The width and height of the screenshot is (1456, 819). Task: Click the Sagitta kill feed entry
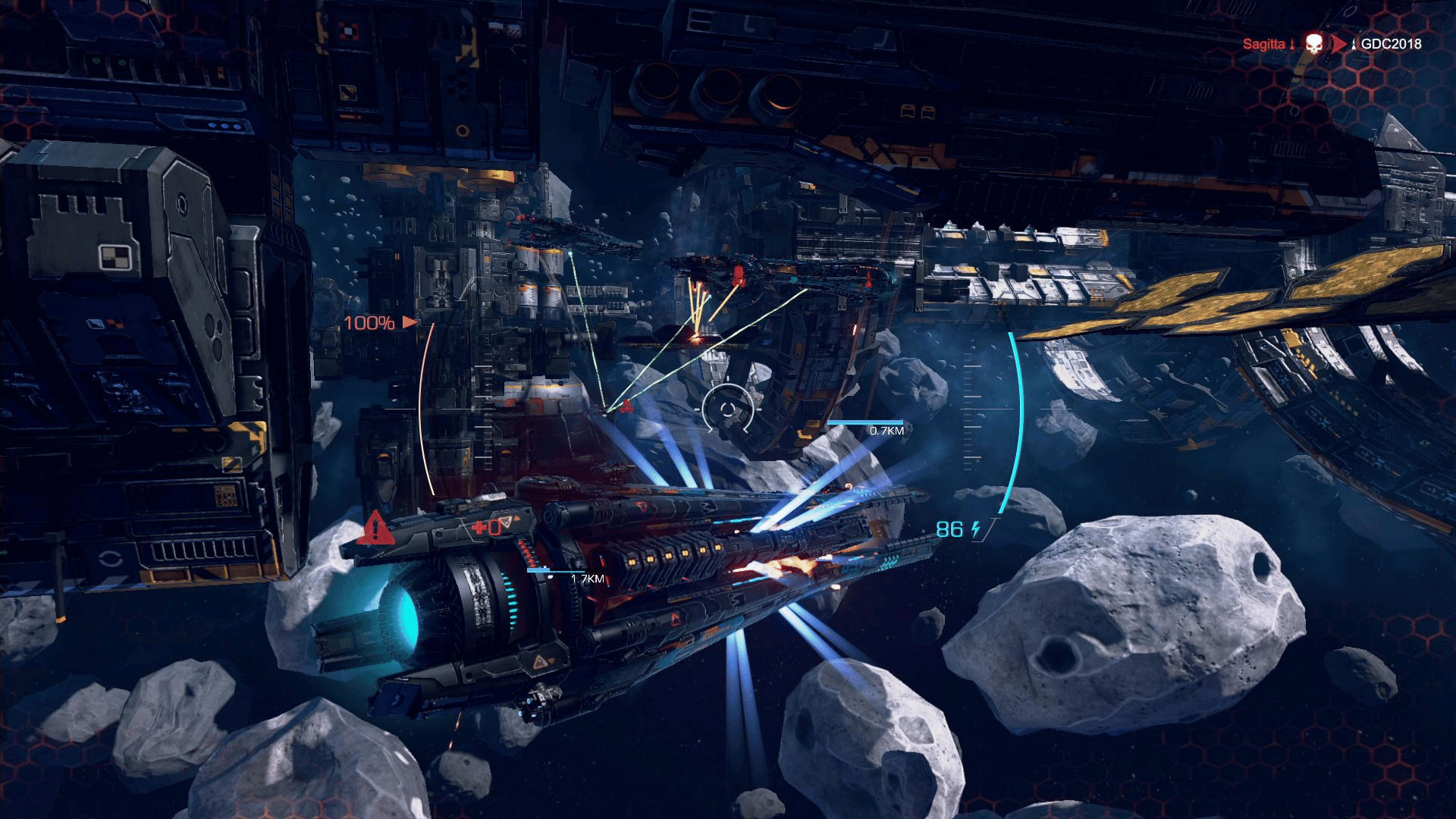(x=1263, y=44)
